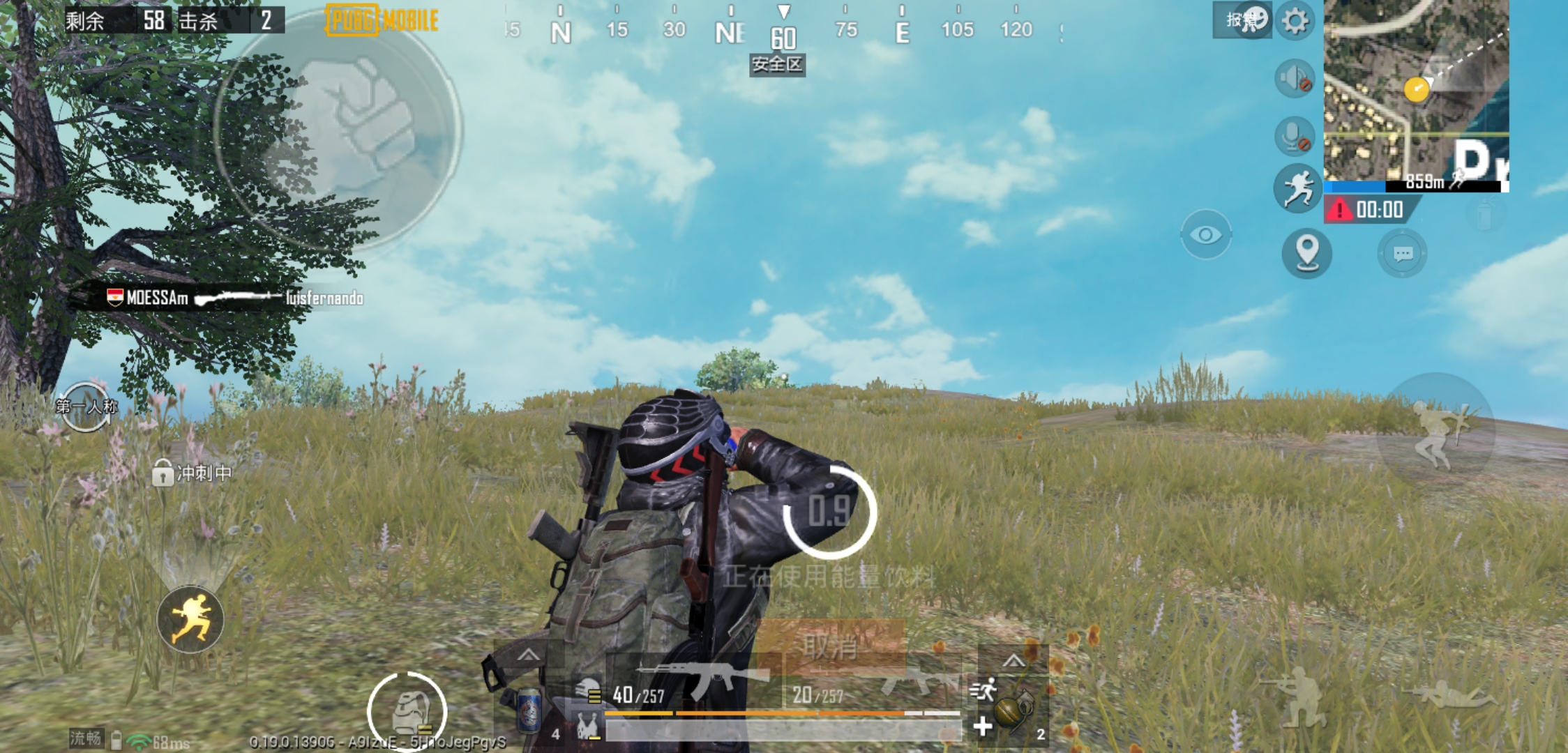Tap the 报错 report button

pyautogui.click(x=1248, y=21)
